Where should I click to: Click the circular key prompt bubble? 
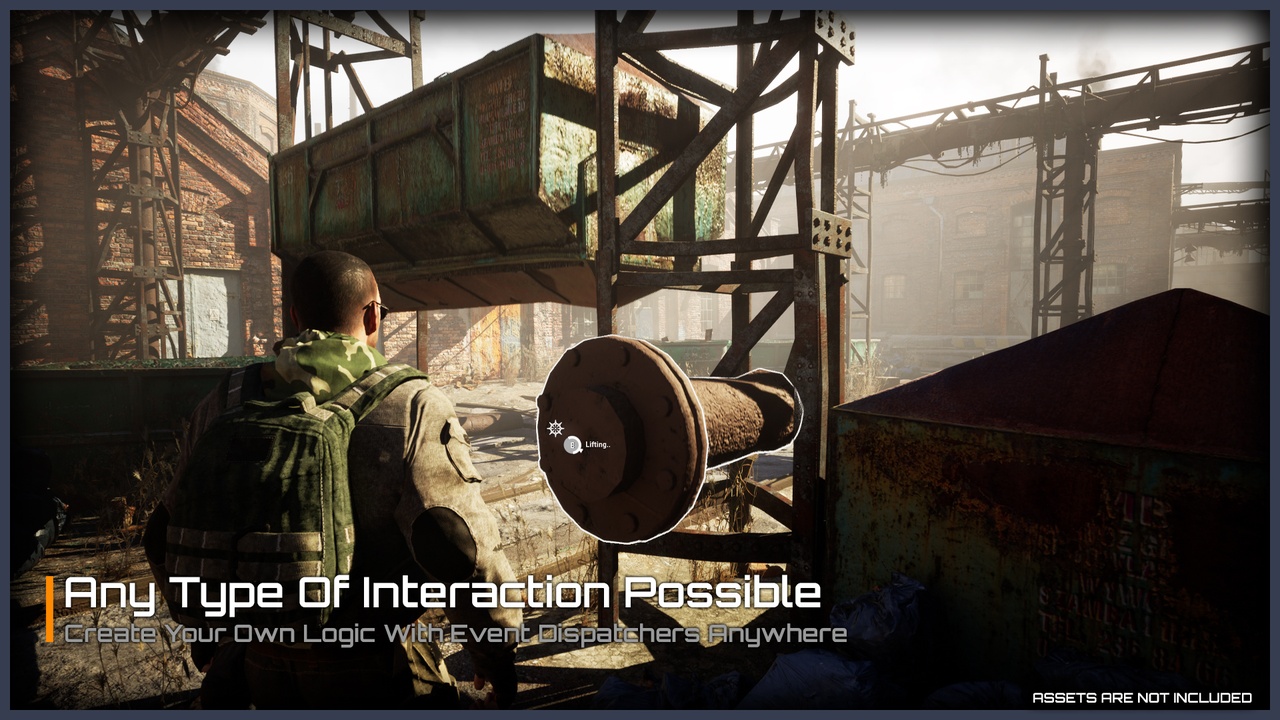[x=572, y=444]
